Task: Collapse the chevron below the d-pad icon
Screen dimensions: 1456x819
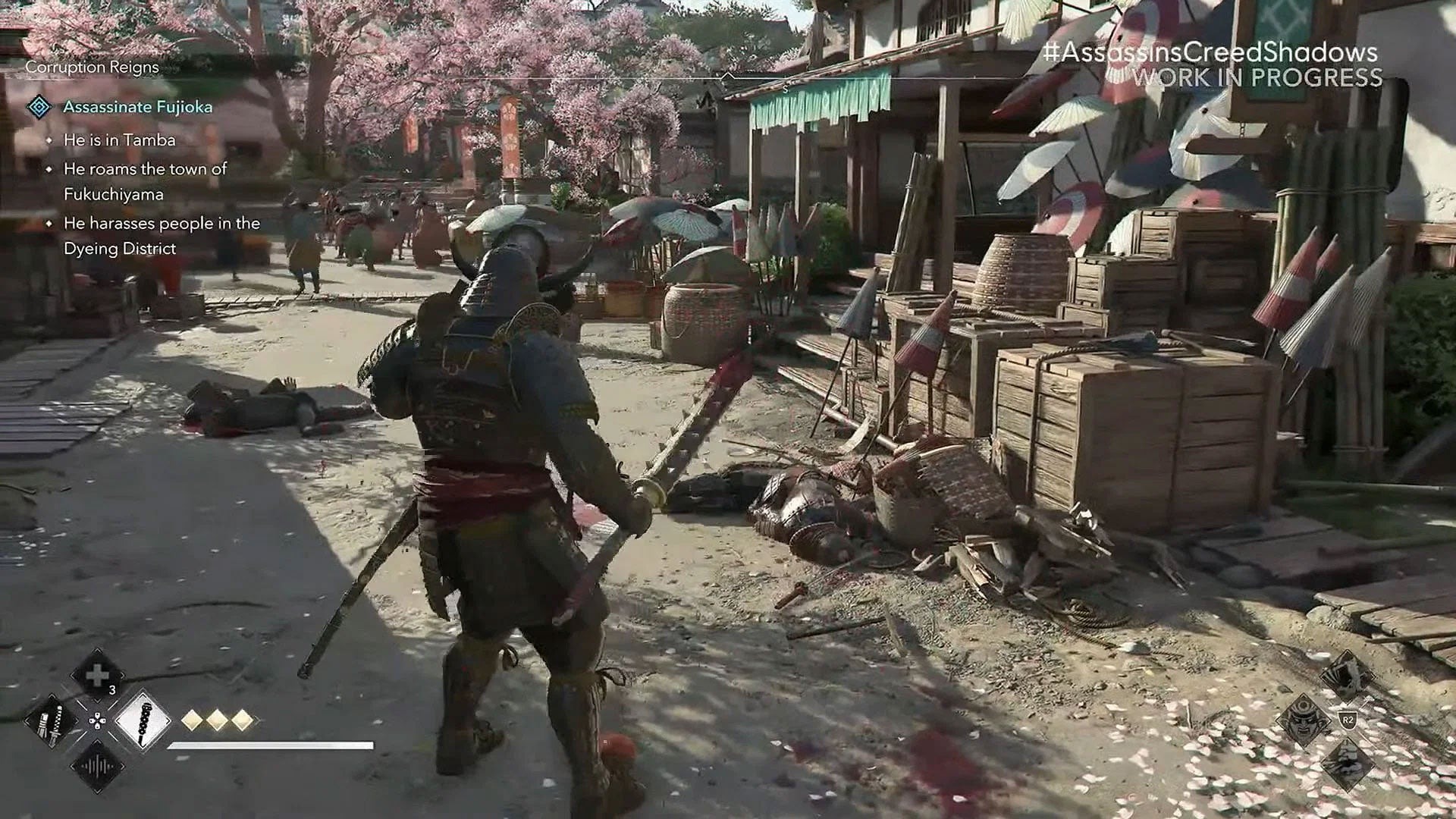Action: point(97,741)
